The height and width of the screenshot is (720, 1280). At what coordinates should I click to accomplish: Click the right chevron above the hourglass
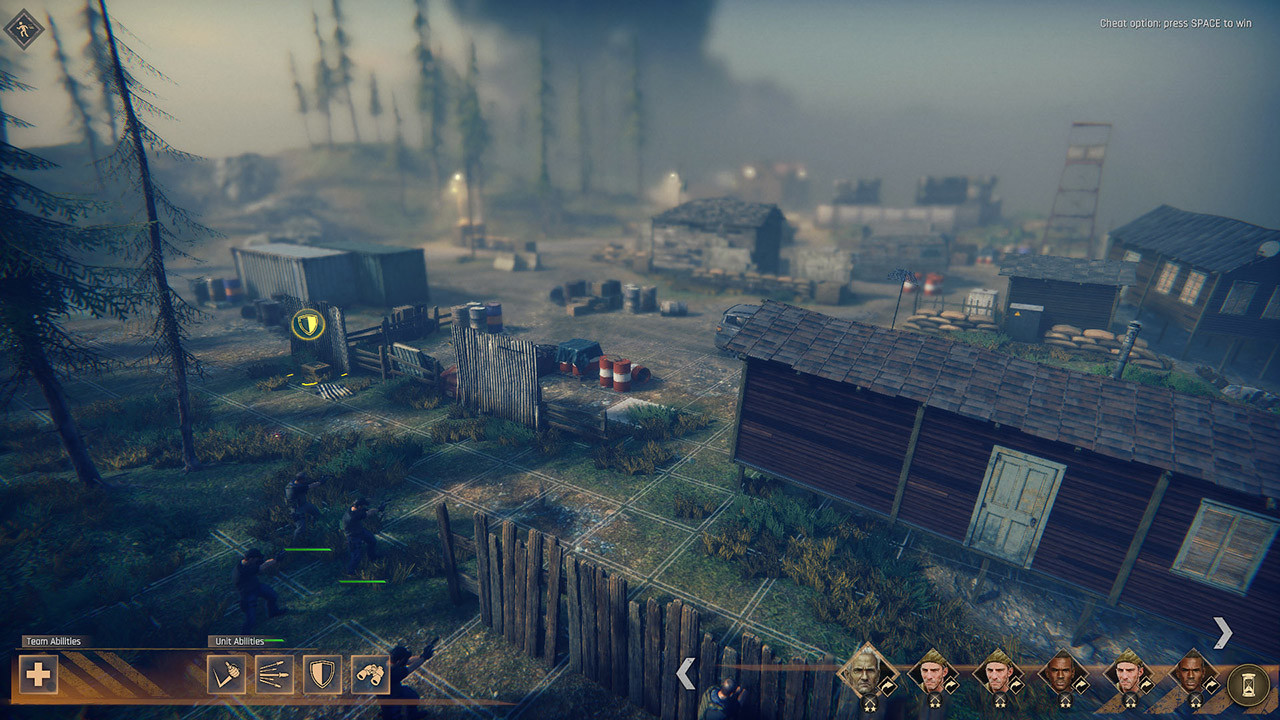coord(1222,632)
